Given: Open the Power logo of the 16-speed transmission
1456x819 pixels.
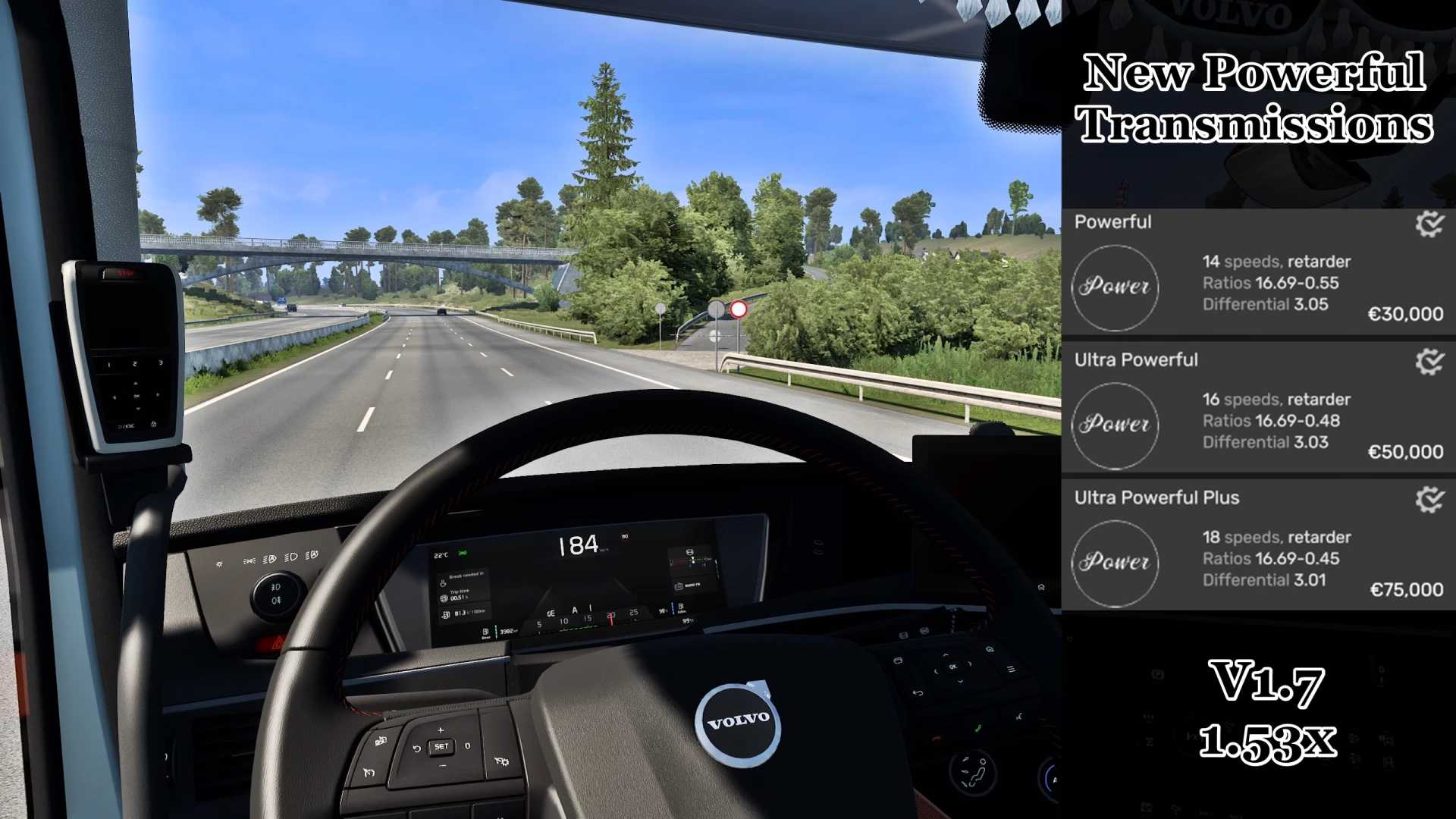Looking at the screenshot, I should (1115, 425).
